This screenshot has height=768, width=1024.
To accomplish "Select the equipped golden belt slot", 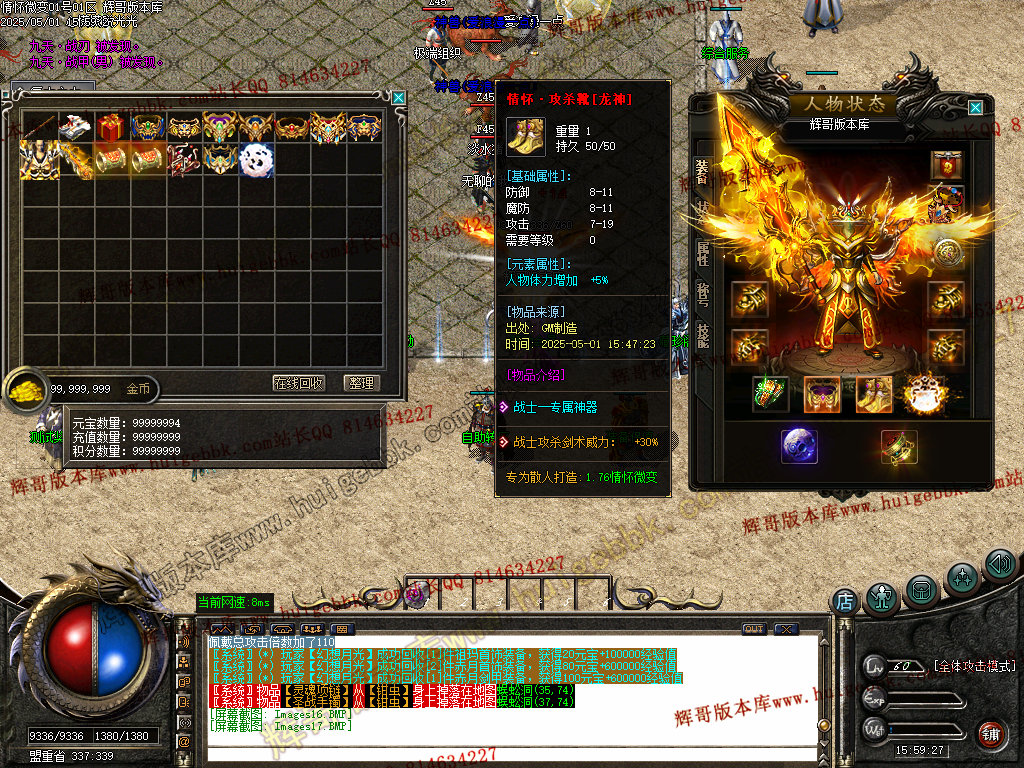I will pyautogui.click(x=822, y=394).
